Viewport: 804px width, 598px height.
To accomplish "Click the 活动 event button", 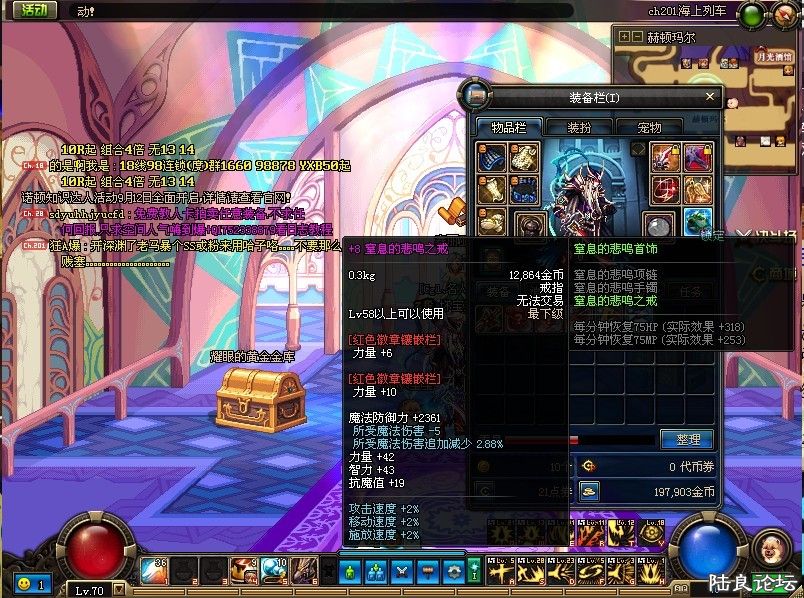I will coord(34,10).
